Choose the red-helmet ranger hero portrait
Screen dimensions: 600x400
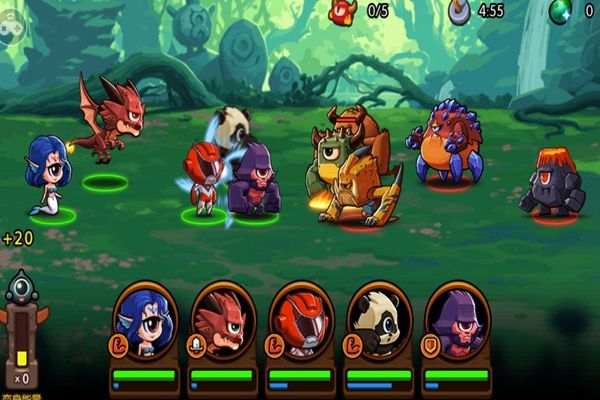click(301, 322)
